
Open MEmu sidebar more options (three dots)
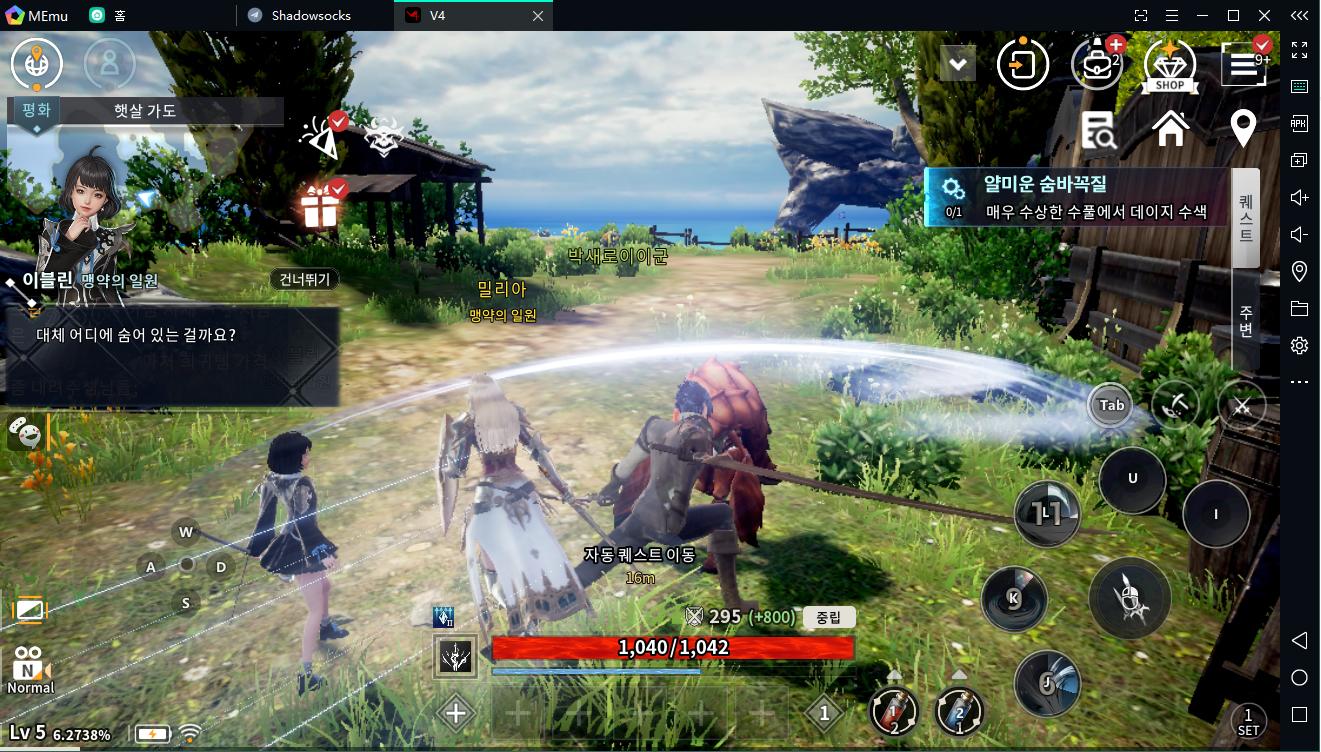(x=1298, y=381)
